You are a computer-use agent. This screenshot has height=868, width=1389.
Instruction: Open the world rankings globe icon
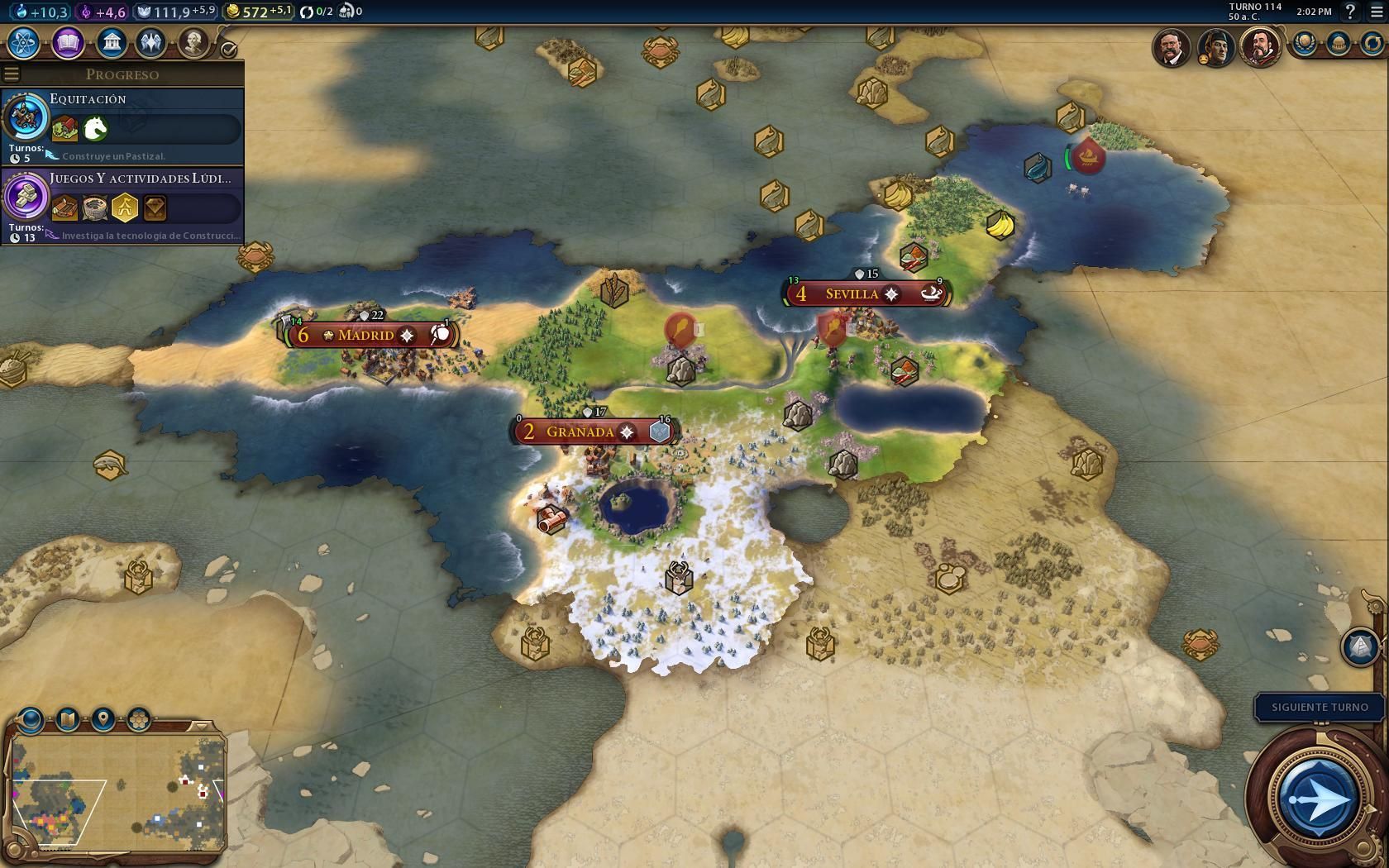coord(1305,43)
